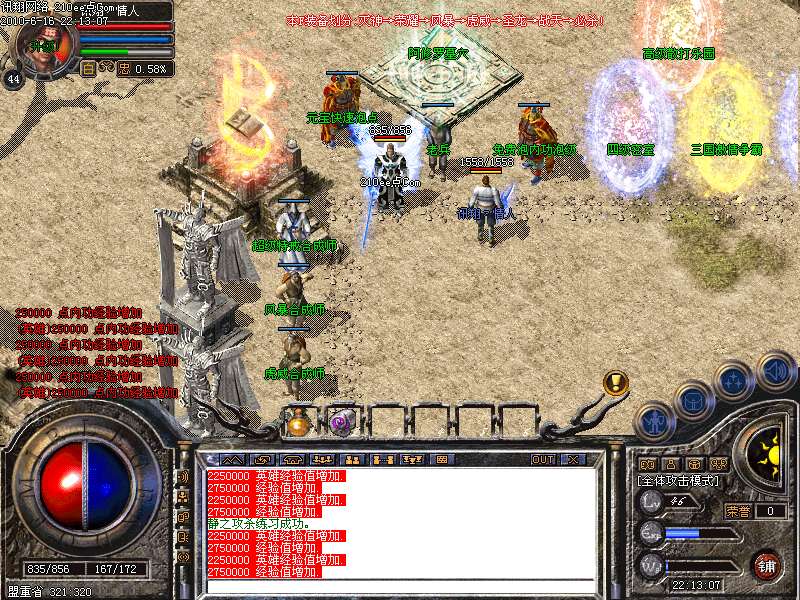Open the red 铺 shop button
This screenshot has width=800, height=600.
pos(766,565)
